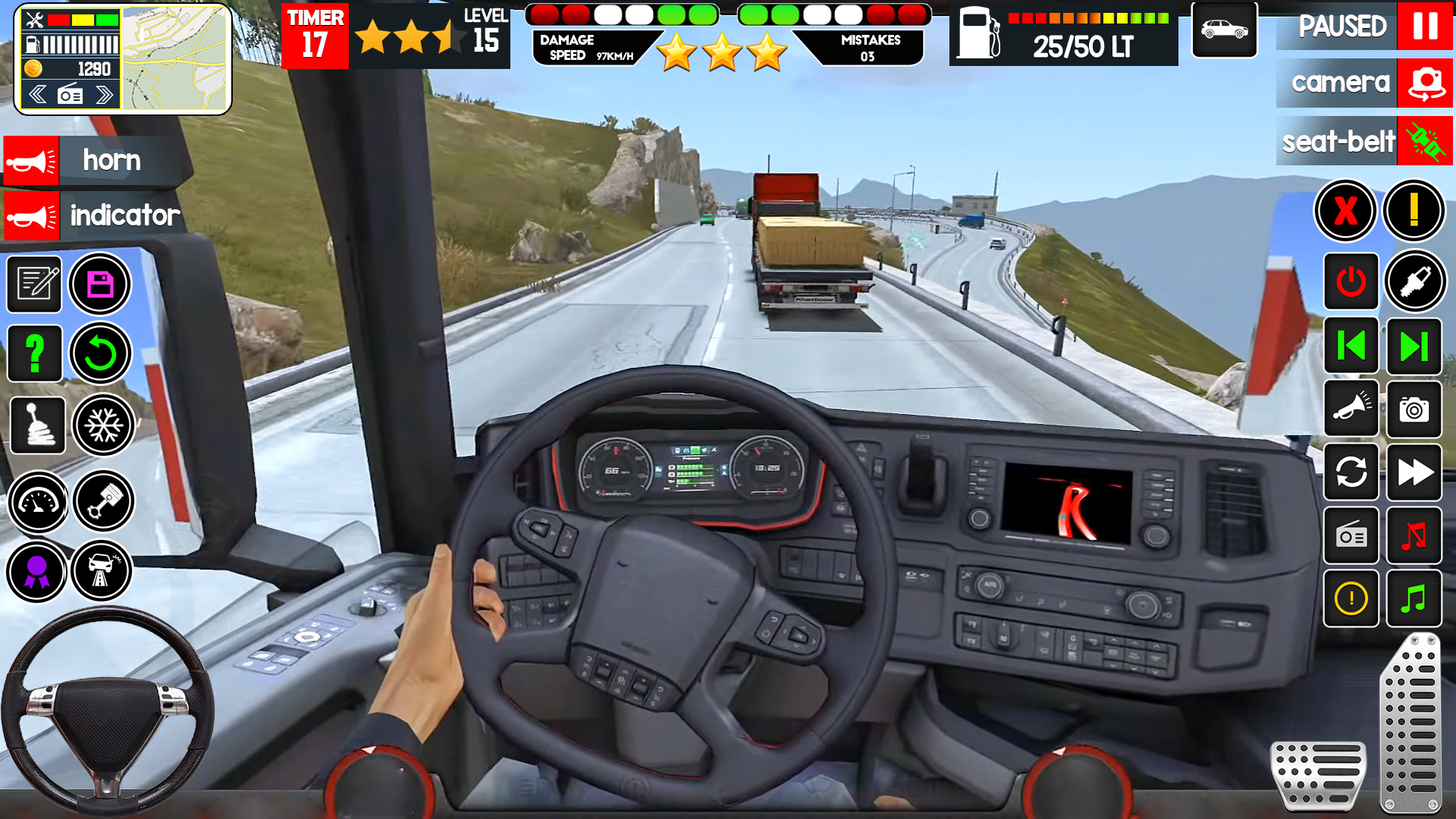Expand the minimap with right chevron arrow

click(104, 93)
